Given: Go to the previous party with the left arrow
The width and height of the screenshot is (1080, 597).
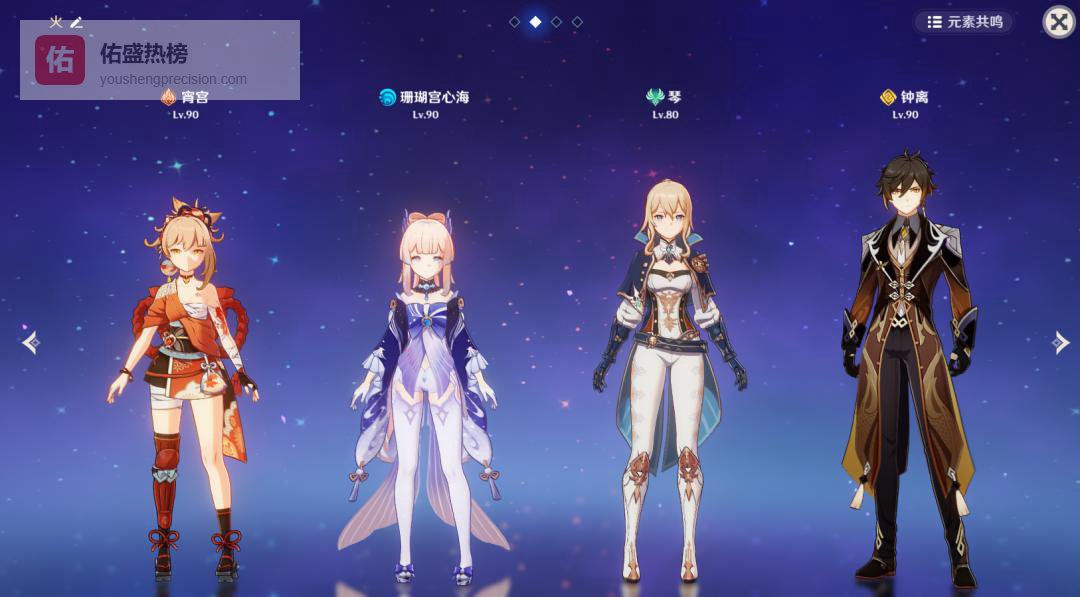Looking at the screenshot, I should (x=31, y=343).
